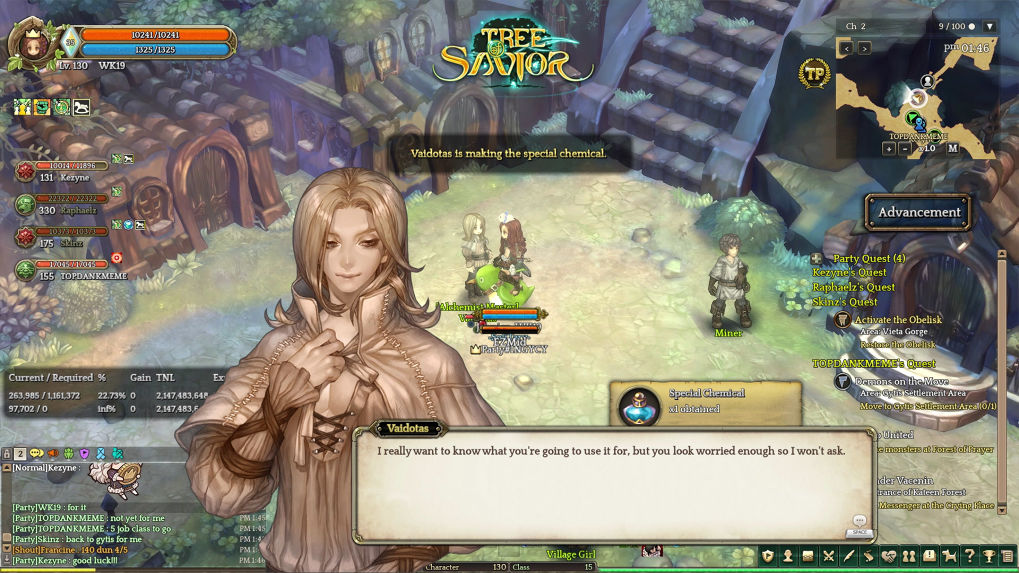Image resolution: width=1019 pixels, height=573 pixels.
Task: Open the treasure chest inventory icon
Action: click(808, 556)
